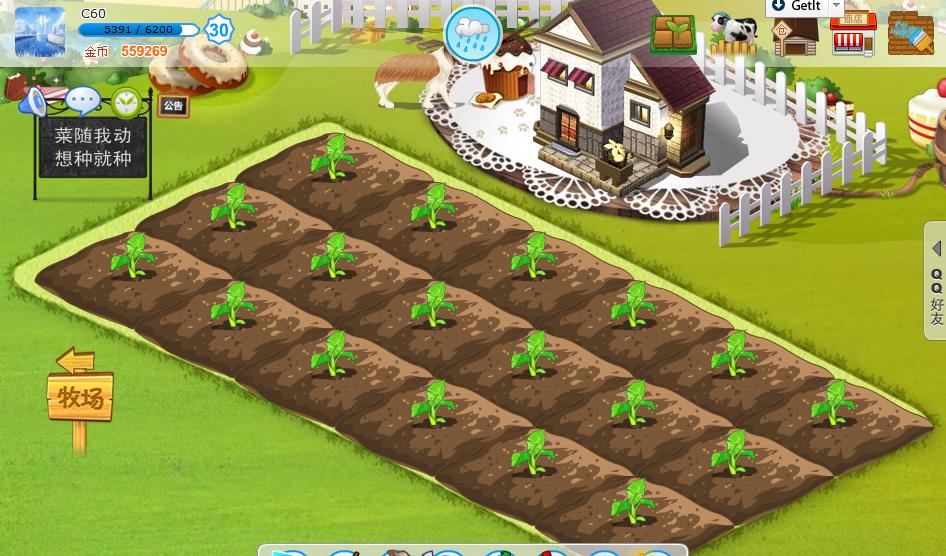The width and height of the screenshot is (946, 556).
Task: Open the cow pasture icon
Action: coord(734,34)
